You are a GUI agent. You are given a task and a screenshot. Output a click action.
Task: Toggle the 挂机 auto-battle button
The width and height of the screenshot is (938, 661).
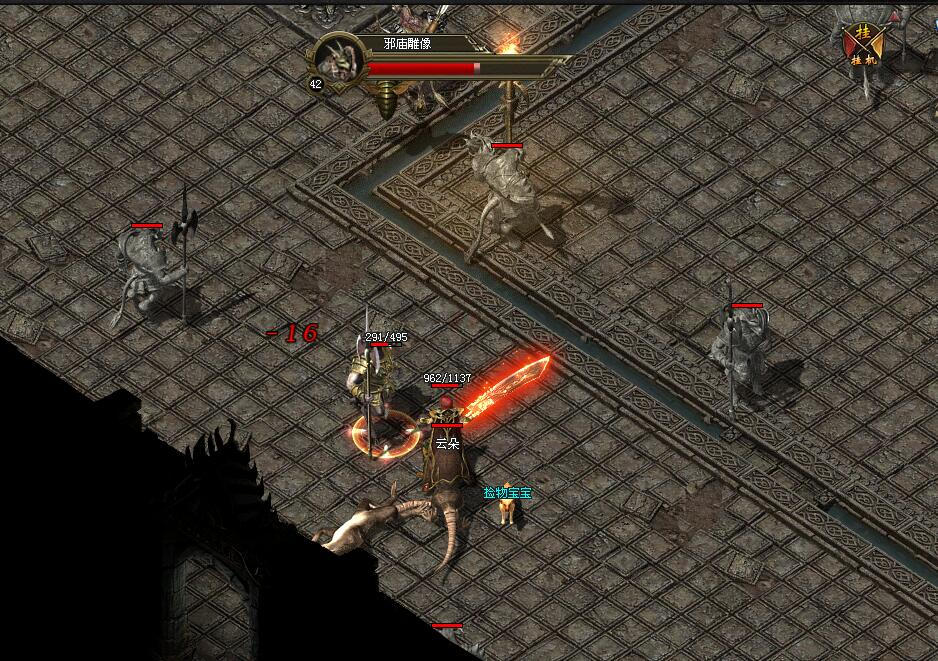[863, 44]
